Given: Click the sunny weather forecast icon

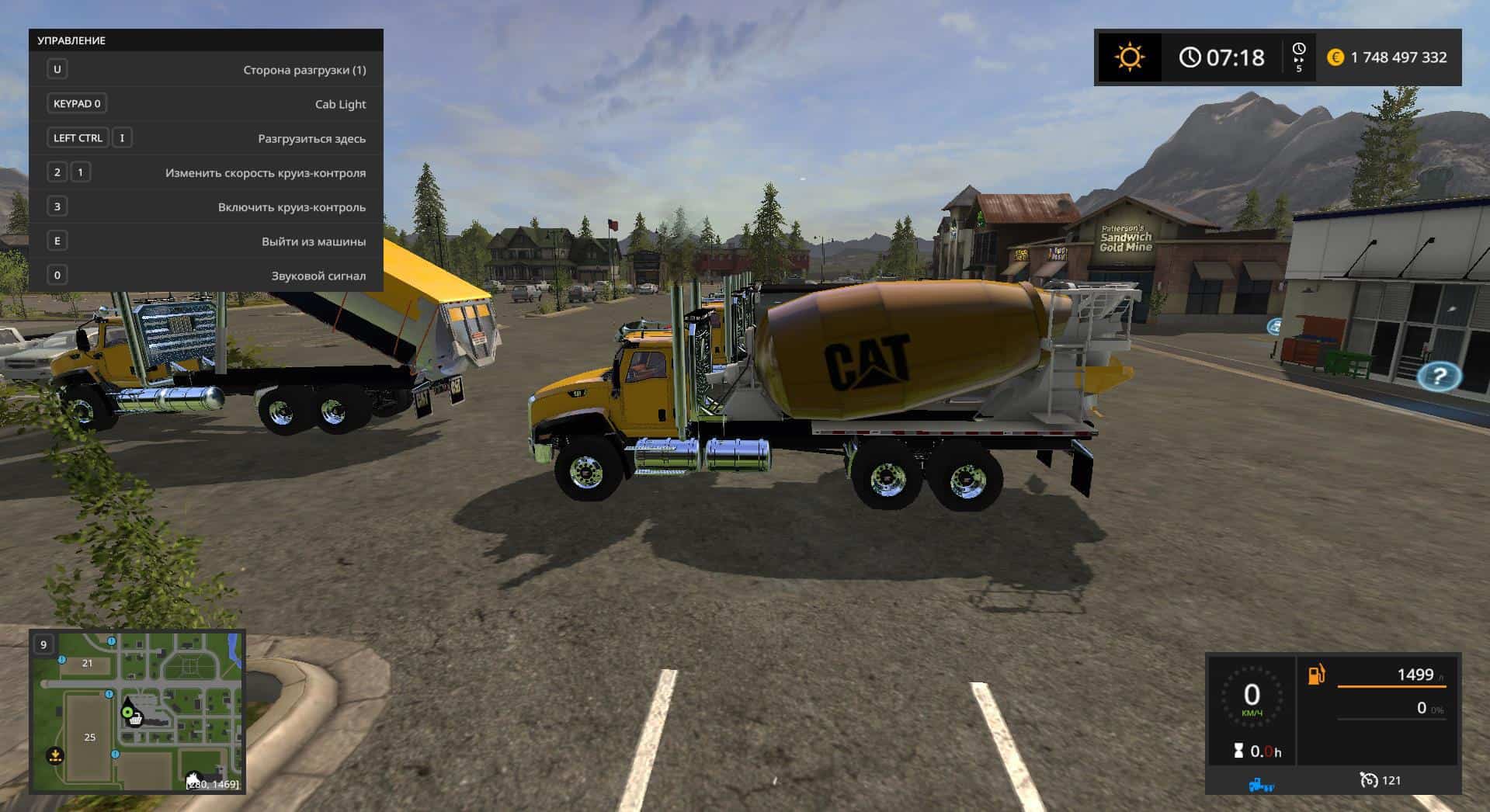Looking at the screenshot, I should (1129, 57).
